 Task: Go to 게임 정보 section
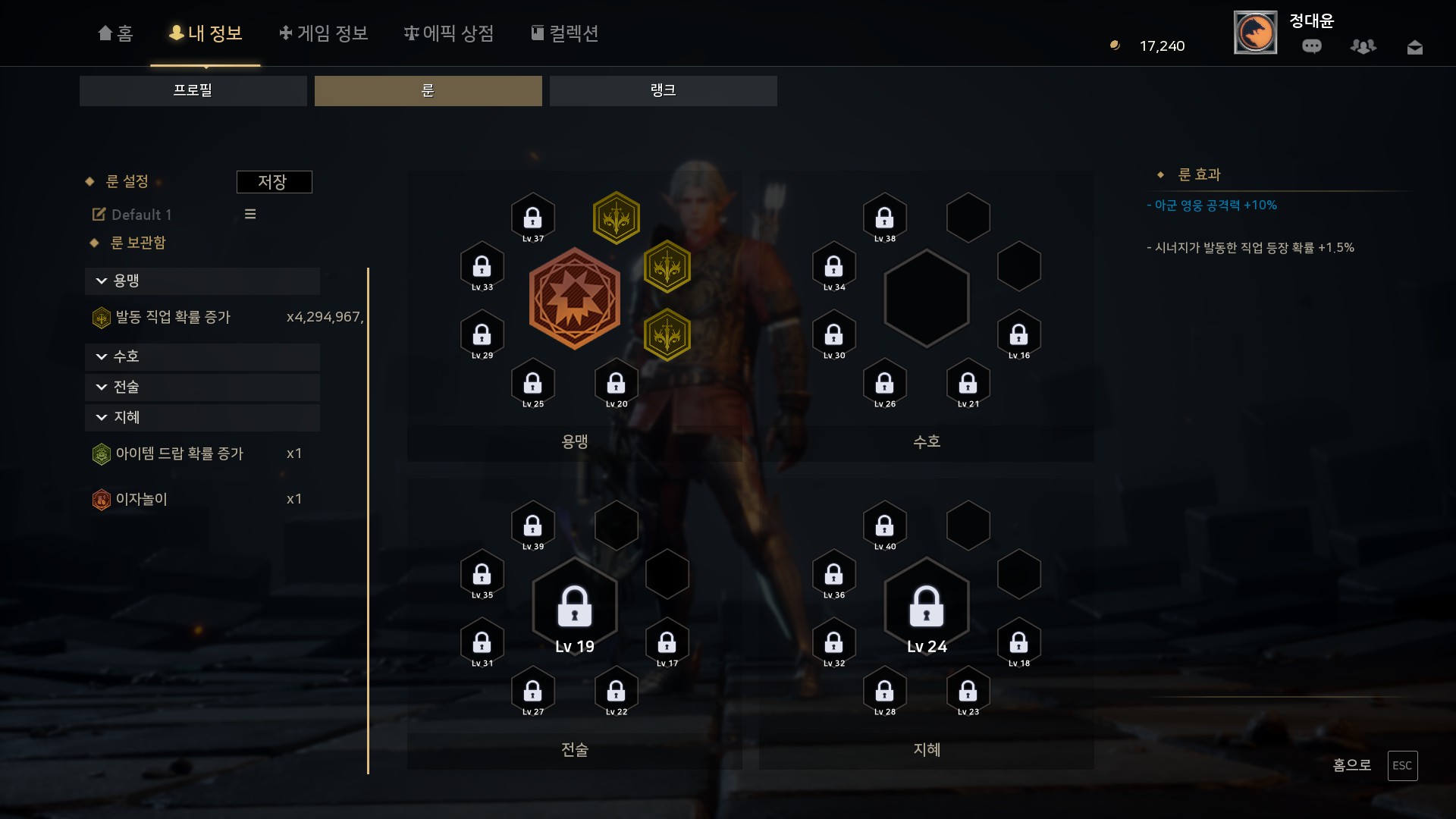(x=323, y=33)
